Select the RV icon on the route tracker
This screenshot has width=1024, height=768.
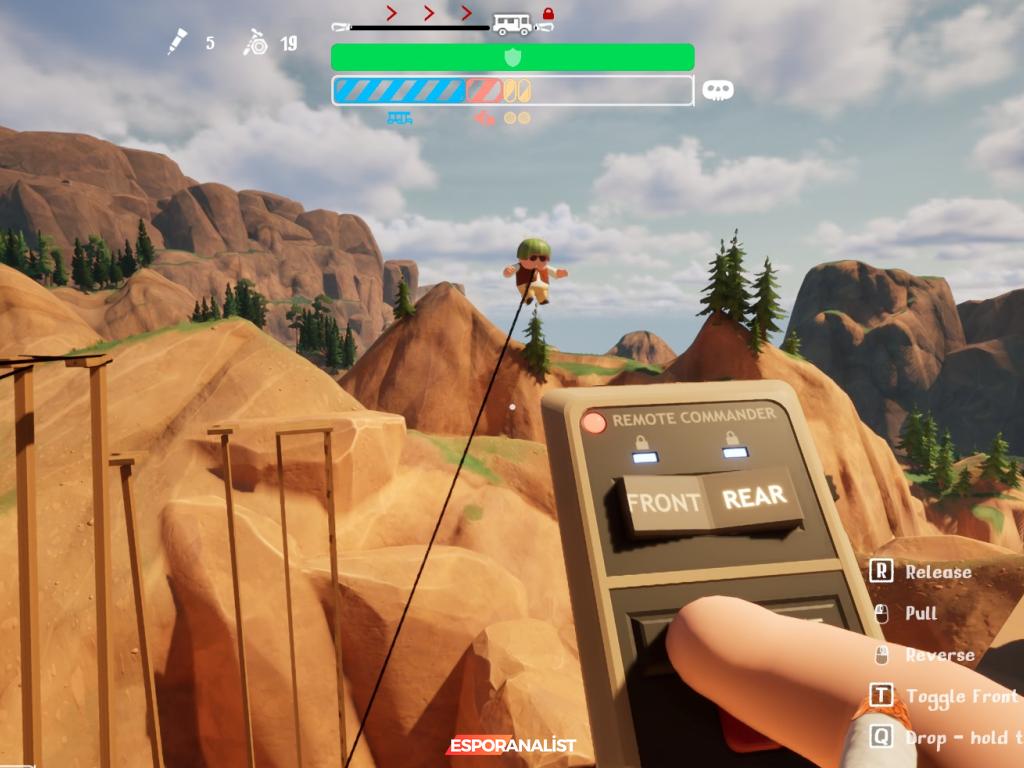point(512,24)
